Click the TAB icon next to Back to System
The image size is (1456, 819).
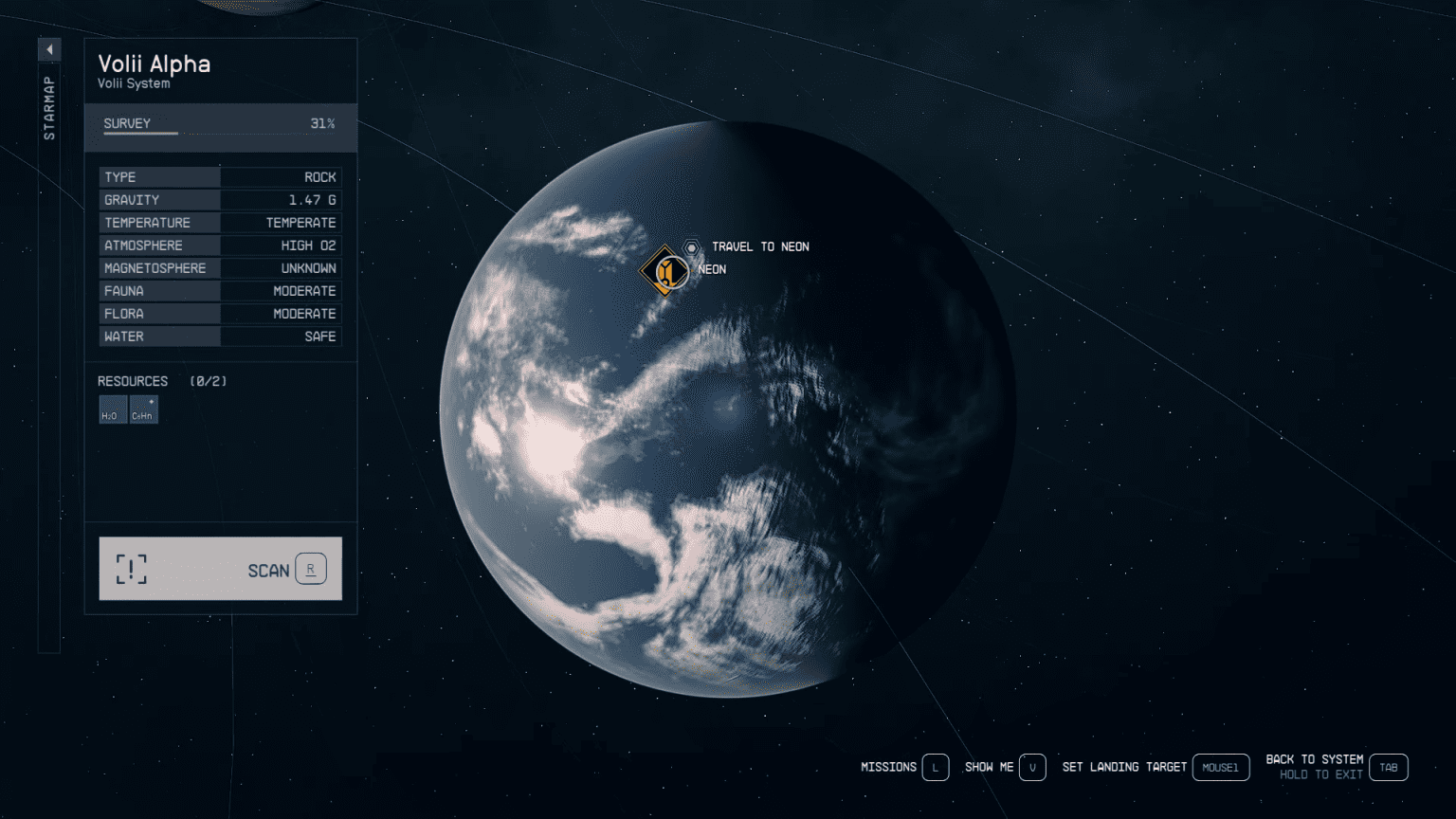[1390, 767]
